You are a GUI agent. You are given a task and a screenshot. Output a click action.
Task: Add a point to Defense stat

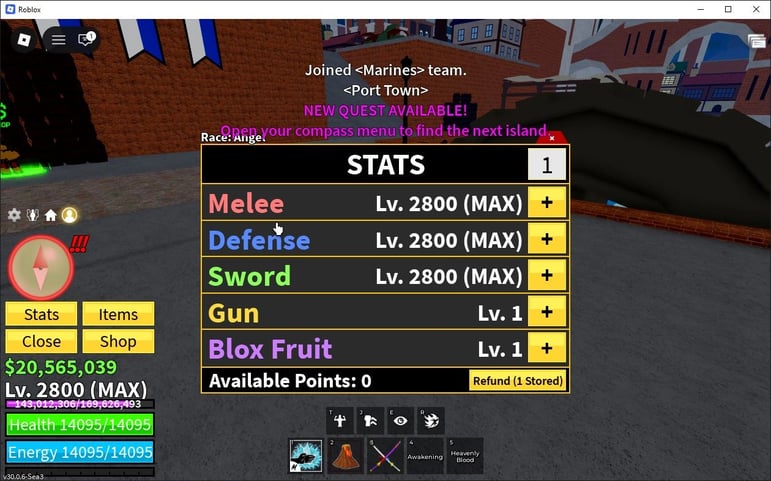[547, 239]
